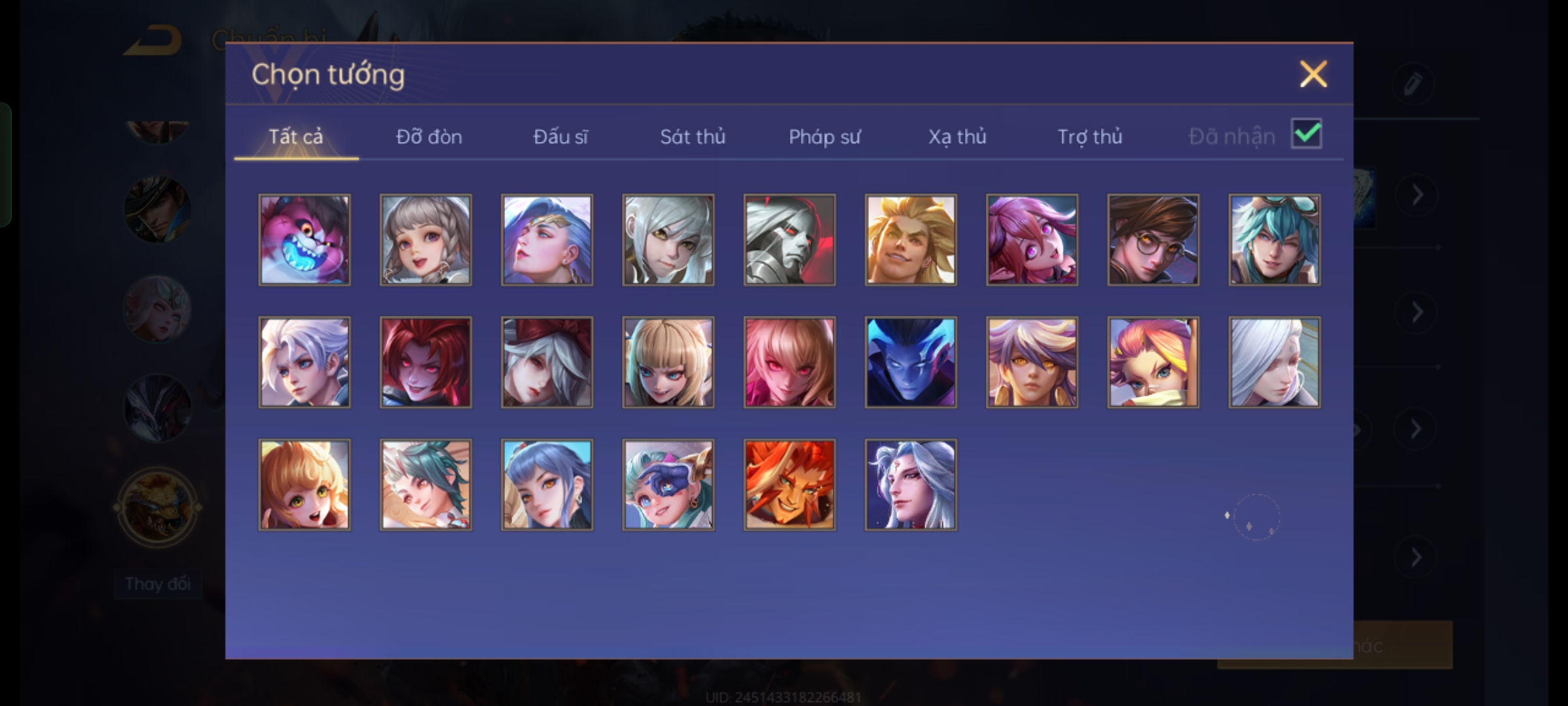Choose the pink grinning cat hero portrait
1568x706 pixels.
pyautogui.click(x=304, y=240)
